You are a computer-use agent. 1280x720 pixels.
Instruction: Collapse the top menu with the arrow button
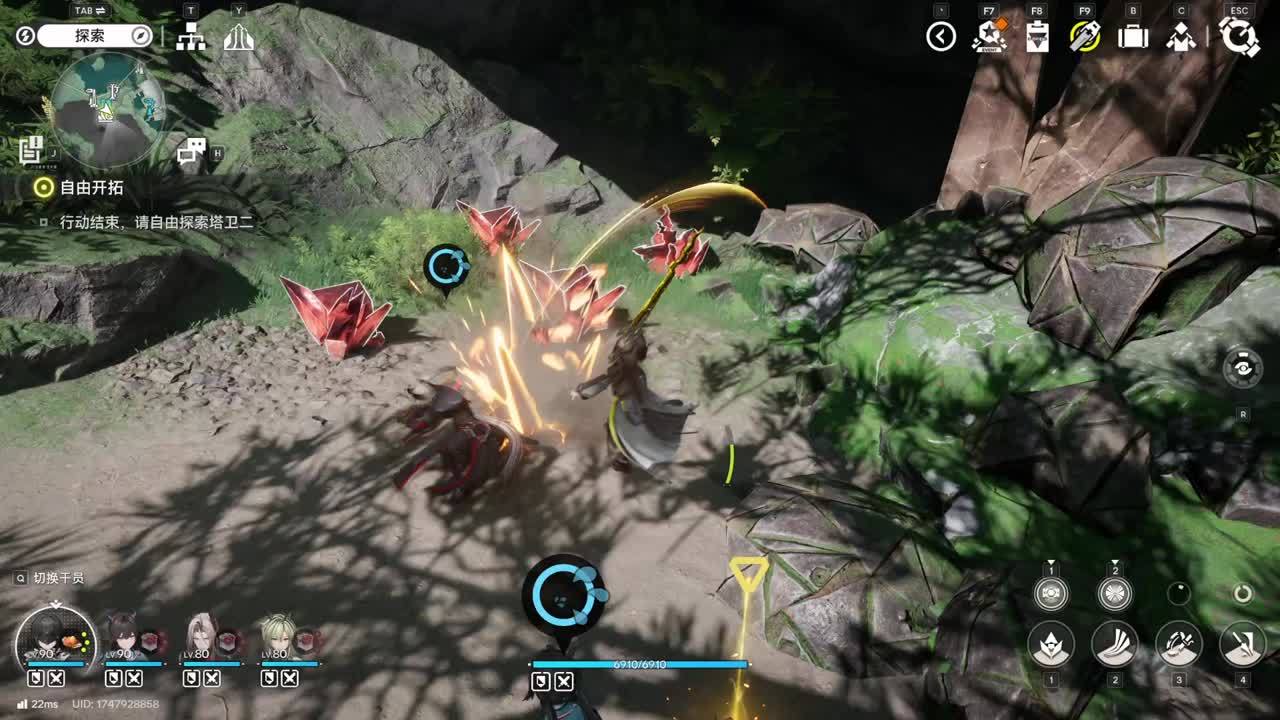coord(941,37)
